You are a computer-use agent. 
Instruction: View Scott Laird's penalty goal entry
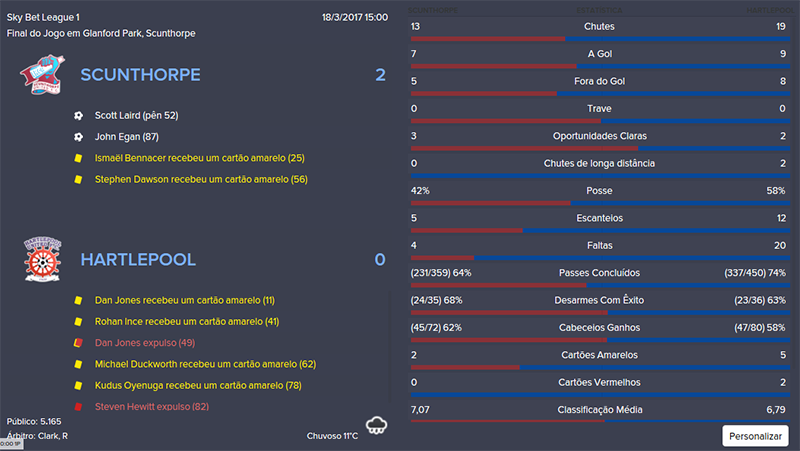[x=136, y=115]
